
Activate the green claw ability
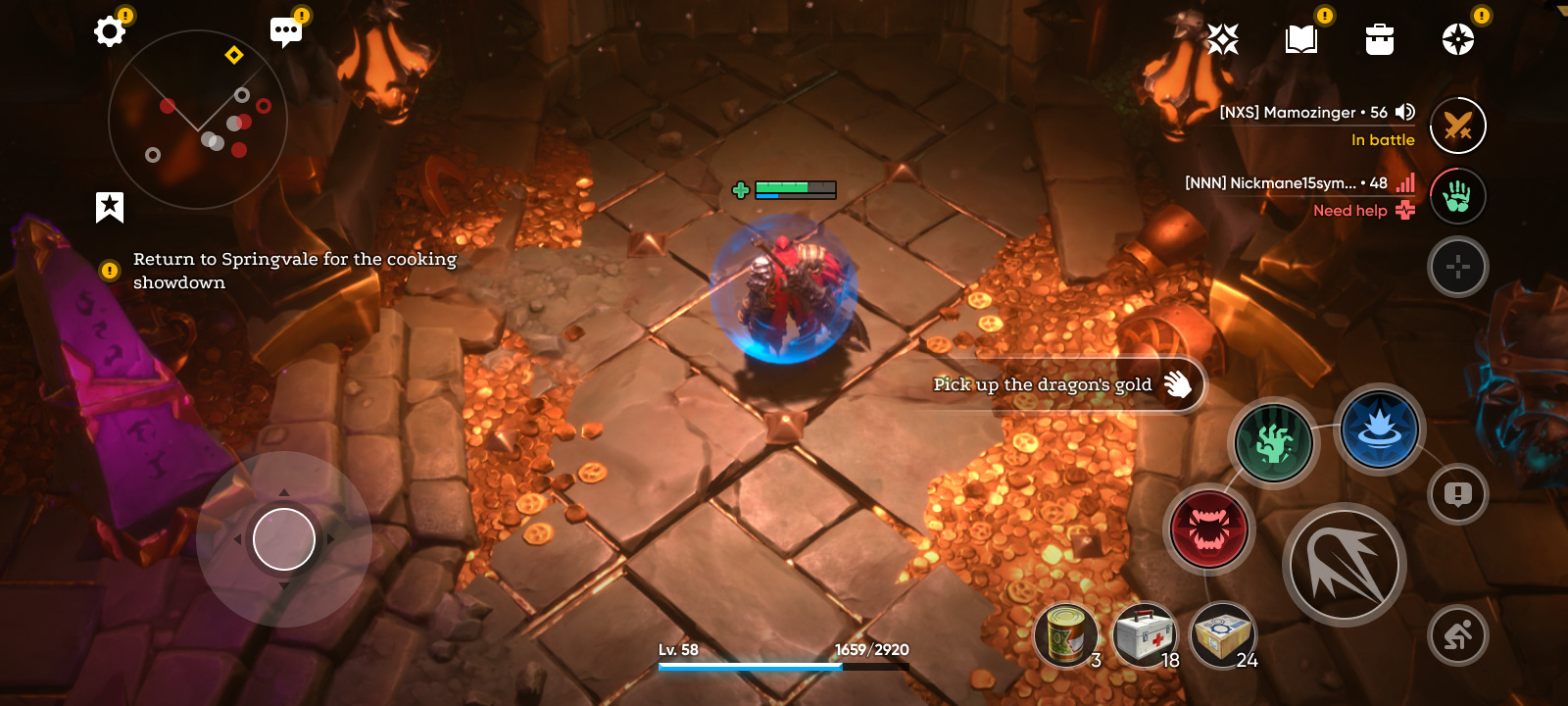pyautogui.click(x=1274, y=443)
